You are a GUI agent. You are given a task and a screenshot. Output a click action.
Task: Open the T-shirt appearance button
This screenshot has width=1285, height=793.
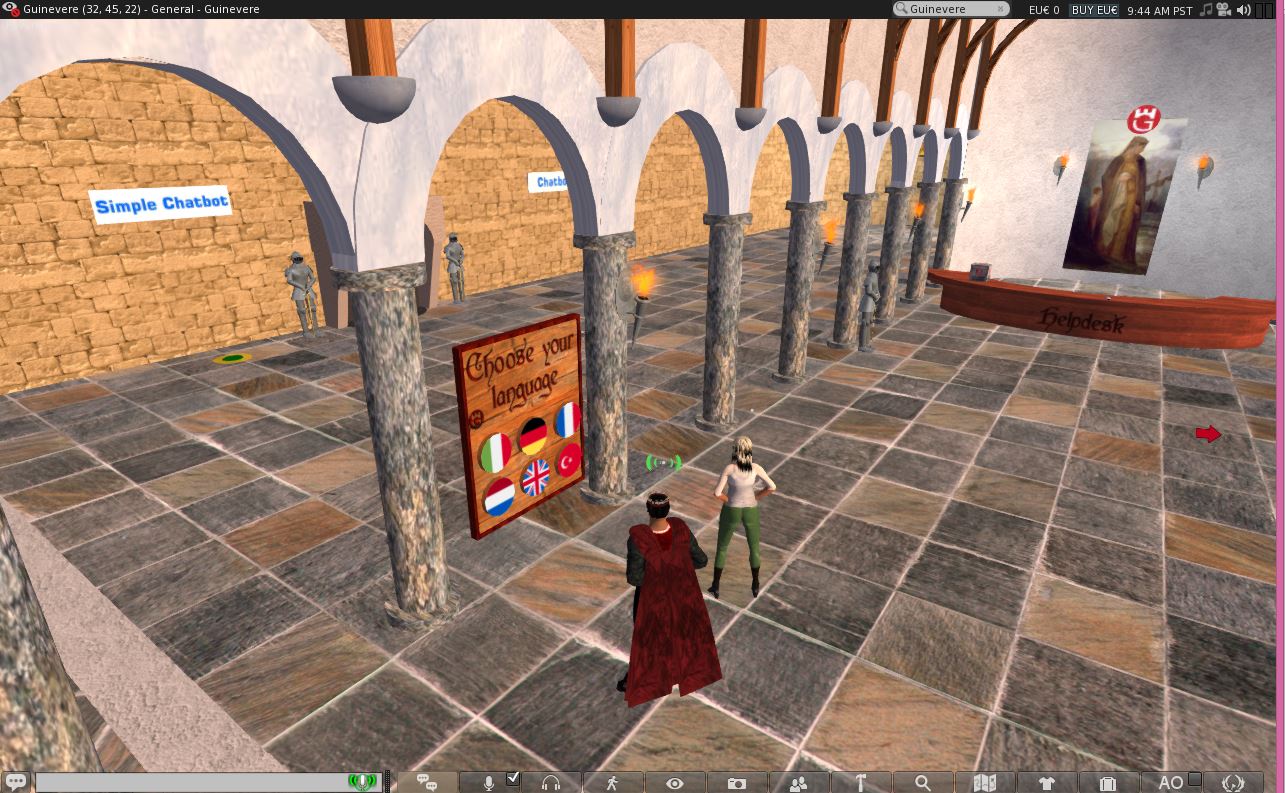(x=1047, y=782)
